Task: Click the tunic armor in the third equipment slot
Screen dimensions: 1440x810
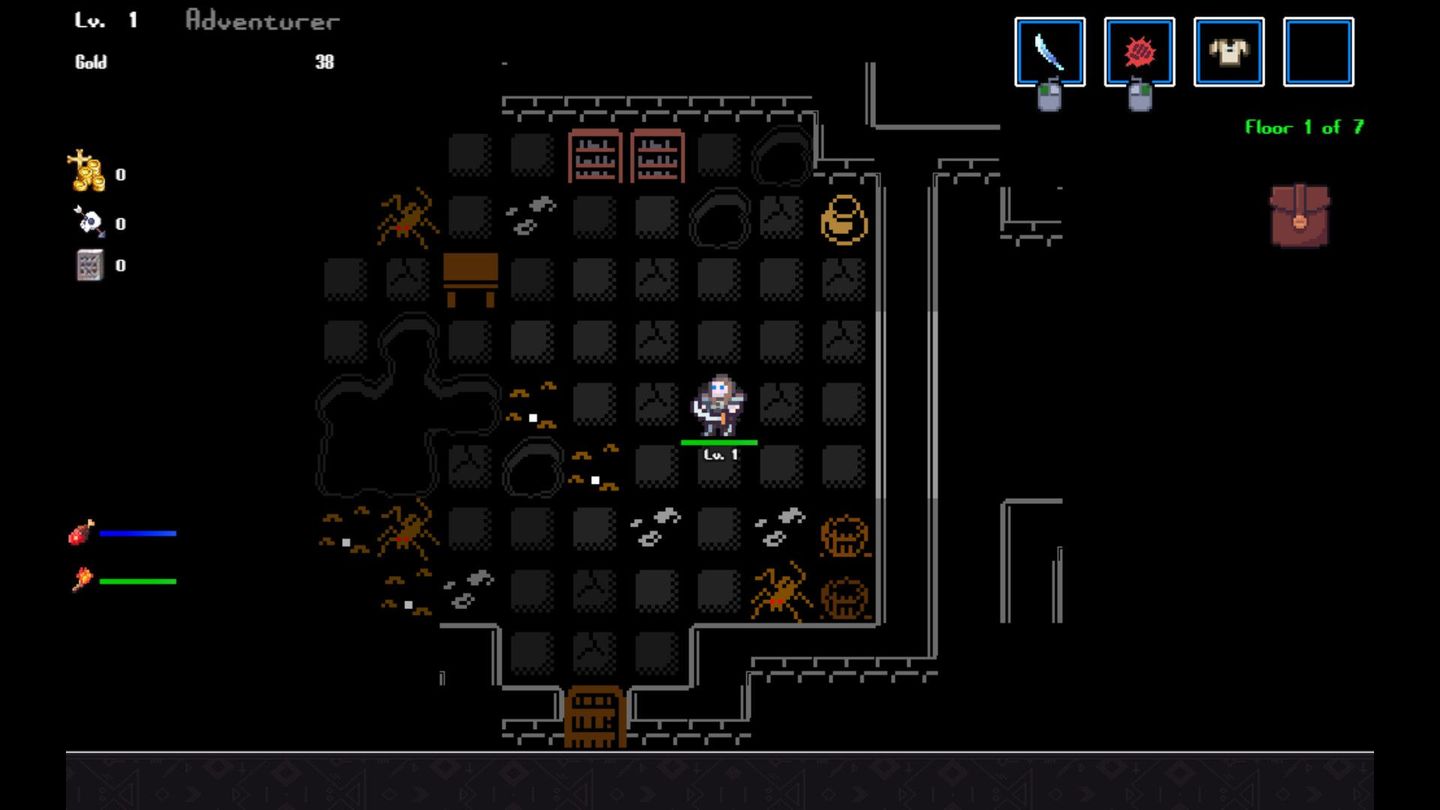Action: 1228,50
